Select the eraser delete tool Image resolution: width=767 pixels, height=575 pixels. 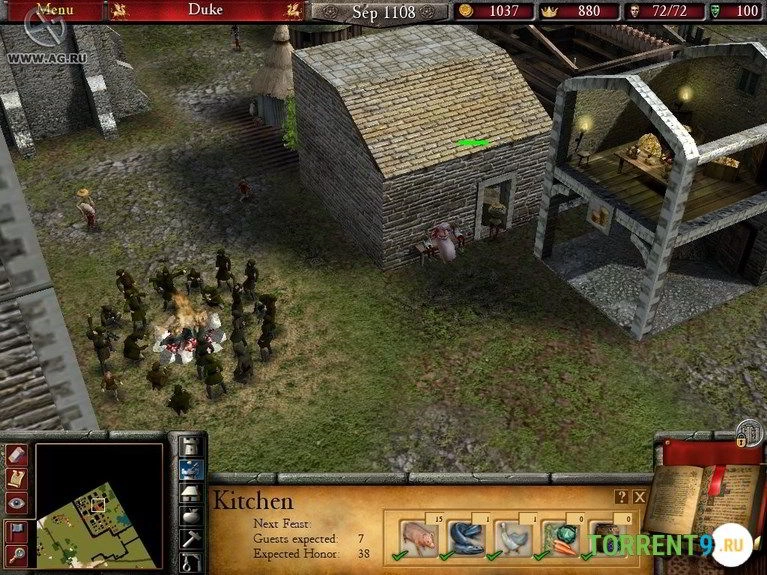[x=17, y=454]
